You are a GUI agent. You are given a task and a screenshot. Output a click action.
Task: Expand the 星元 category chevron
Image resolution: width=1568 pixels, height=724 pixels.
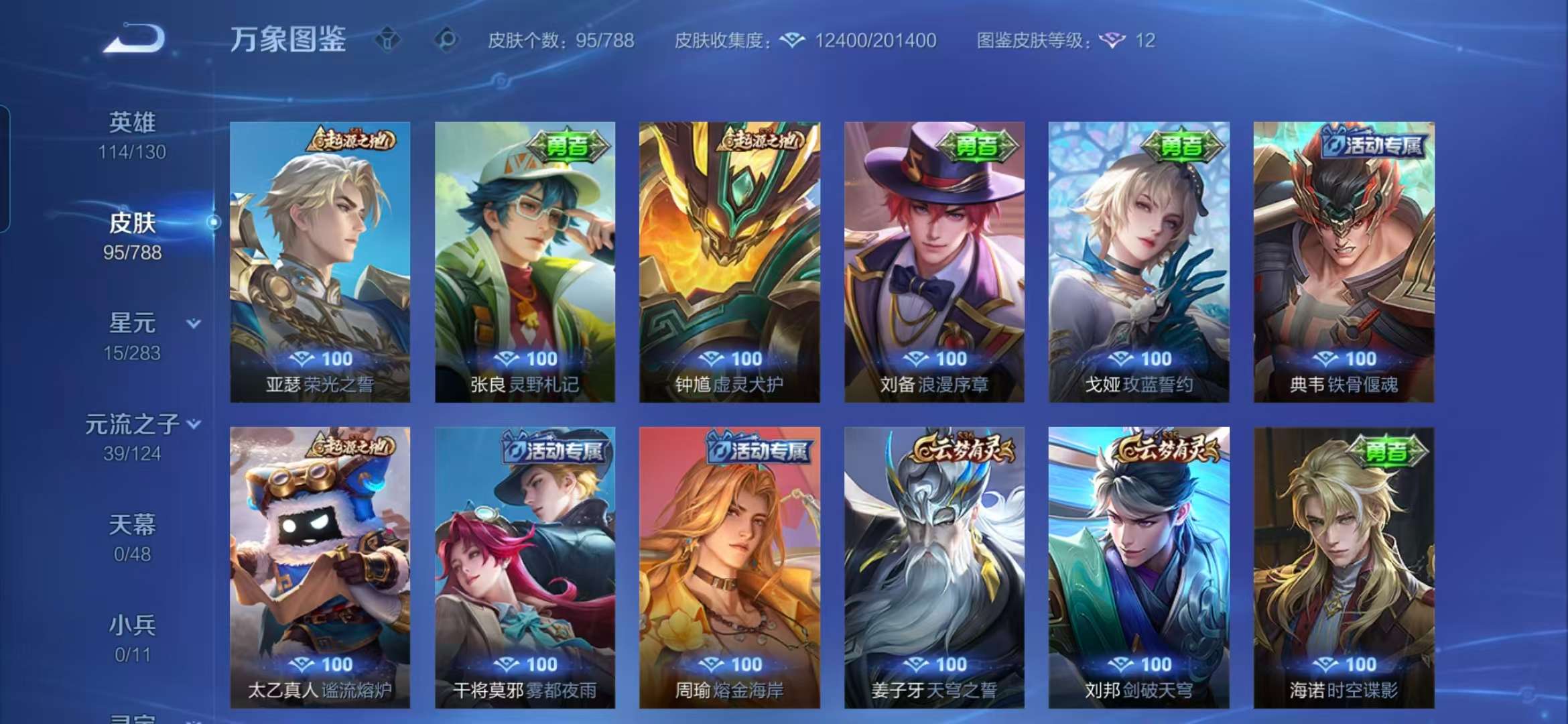click(x=194, y=322)
